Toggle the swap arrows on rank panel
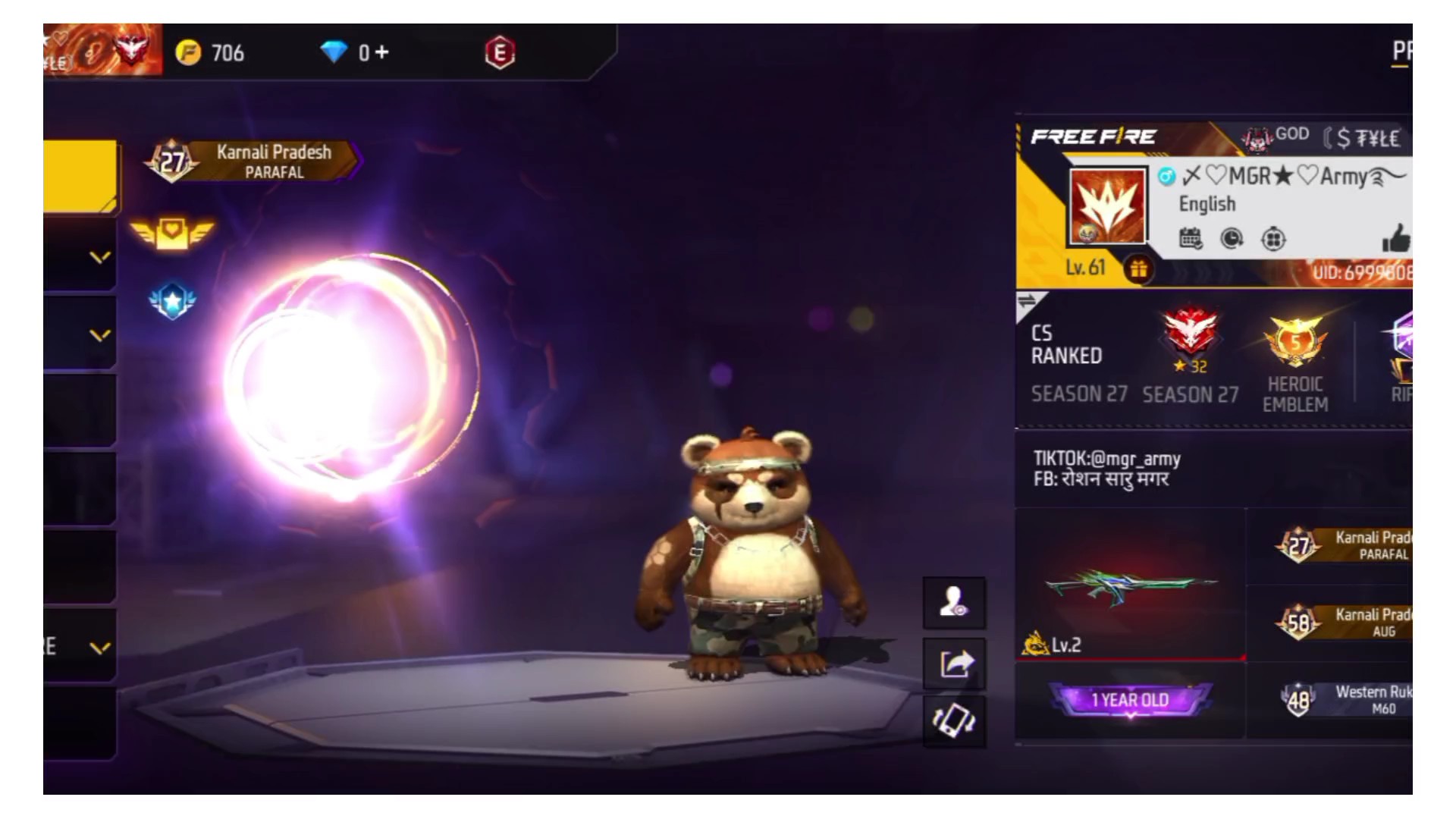 click(x=1027, y=301)
